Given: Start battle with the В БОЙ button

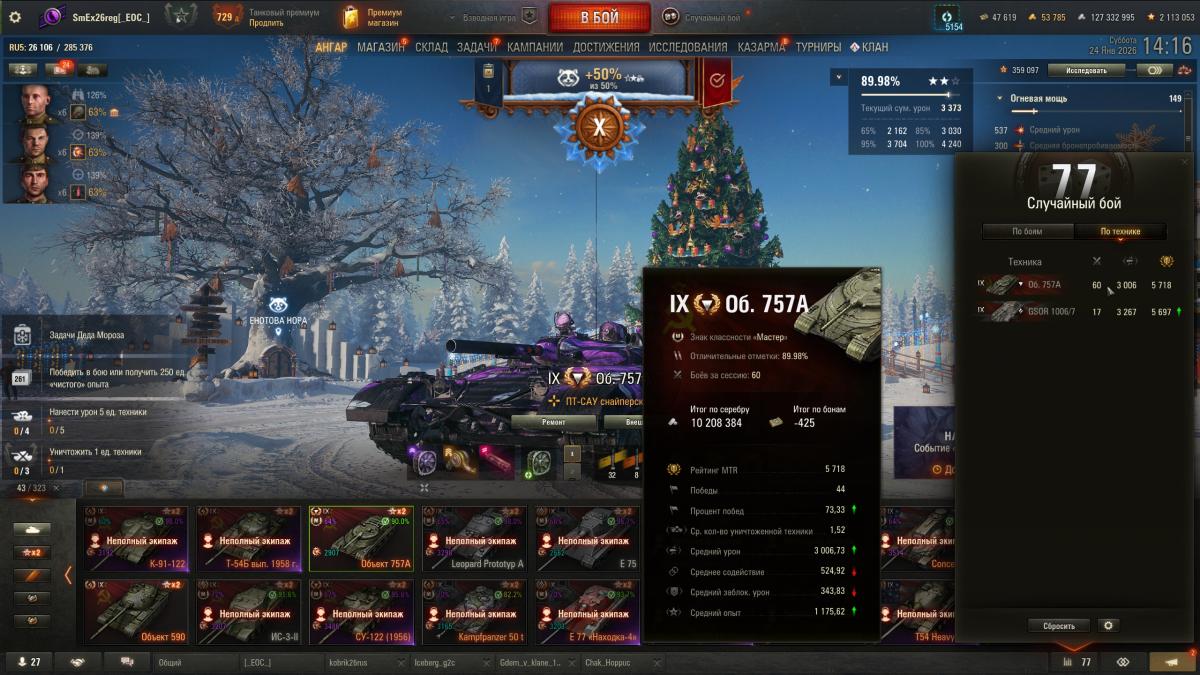Looking at the screenshot, I should (x=600, y=17).
